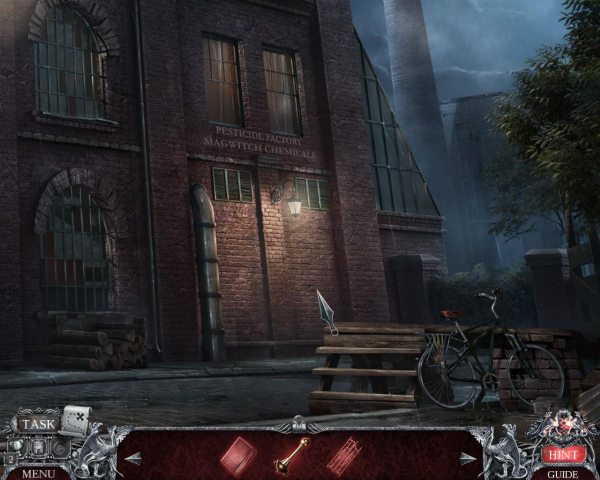Show previous inventory items with left arrow
600x480 pixels.
pos(133,459)
